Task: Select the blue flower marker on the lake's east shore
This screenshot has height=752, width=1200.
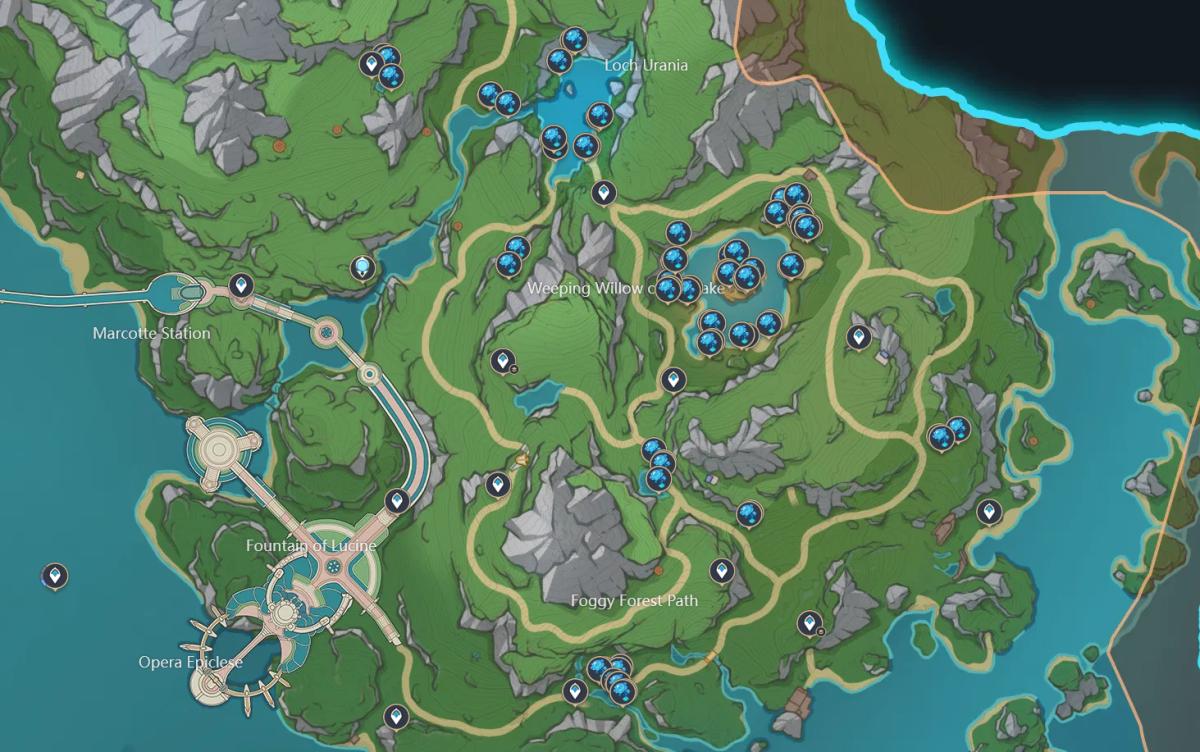Action: 791,265
